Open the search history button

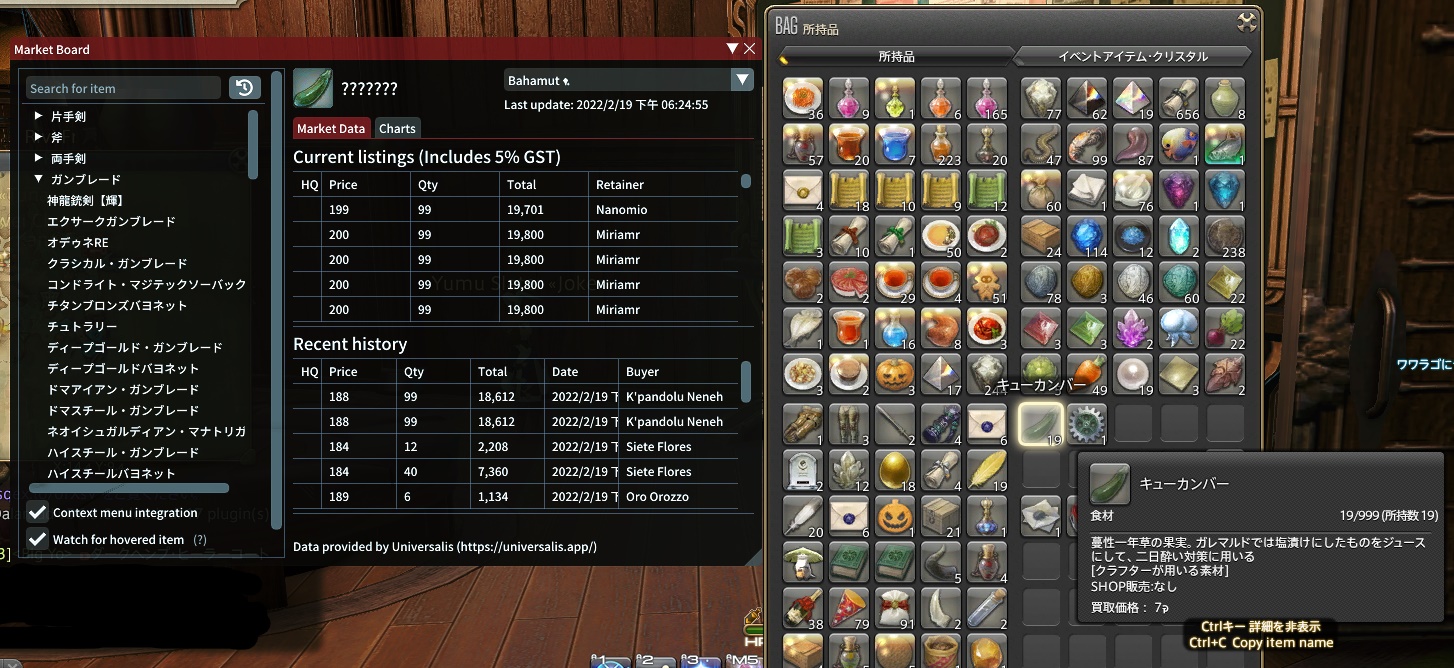[x=245, y=88]
